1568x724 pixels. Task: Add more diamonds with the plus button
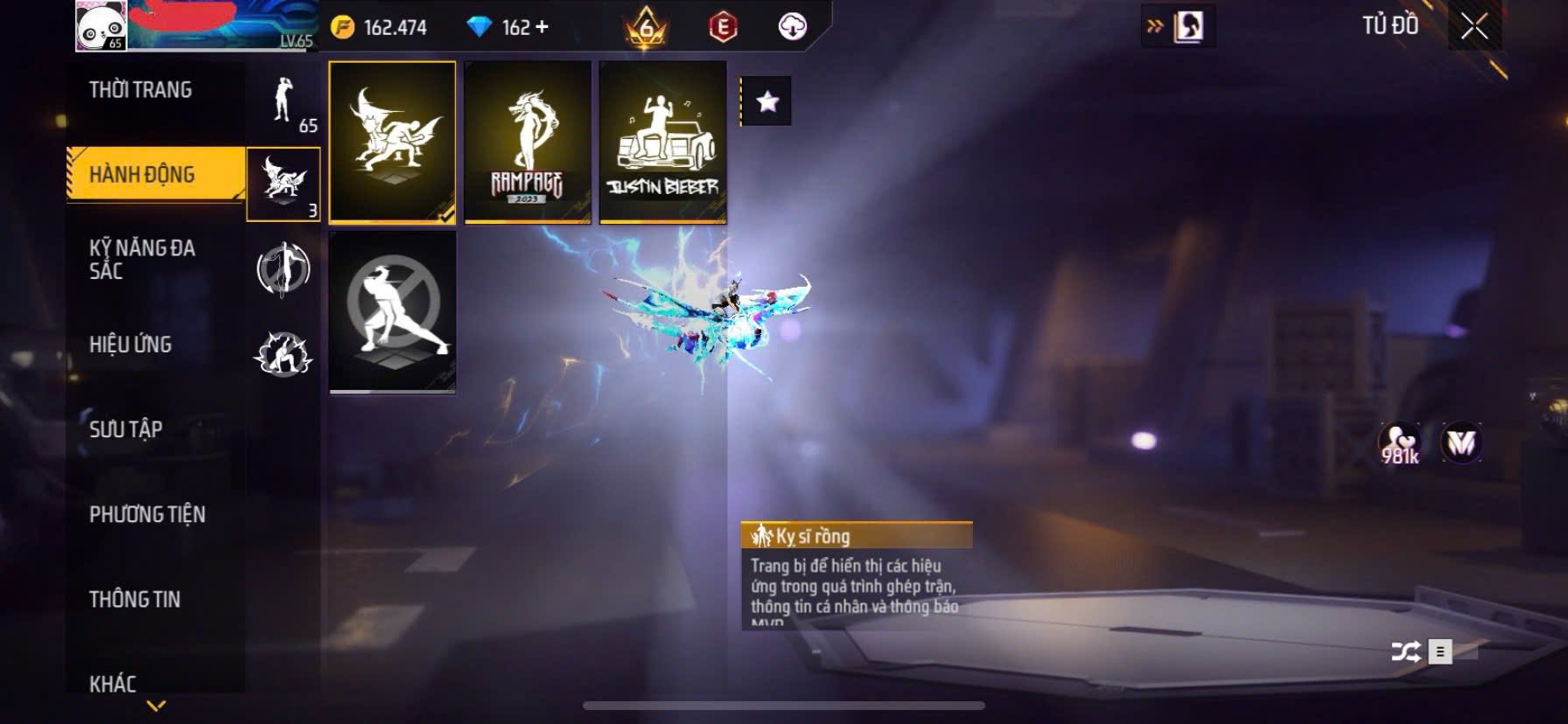542,27
